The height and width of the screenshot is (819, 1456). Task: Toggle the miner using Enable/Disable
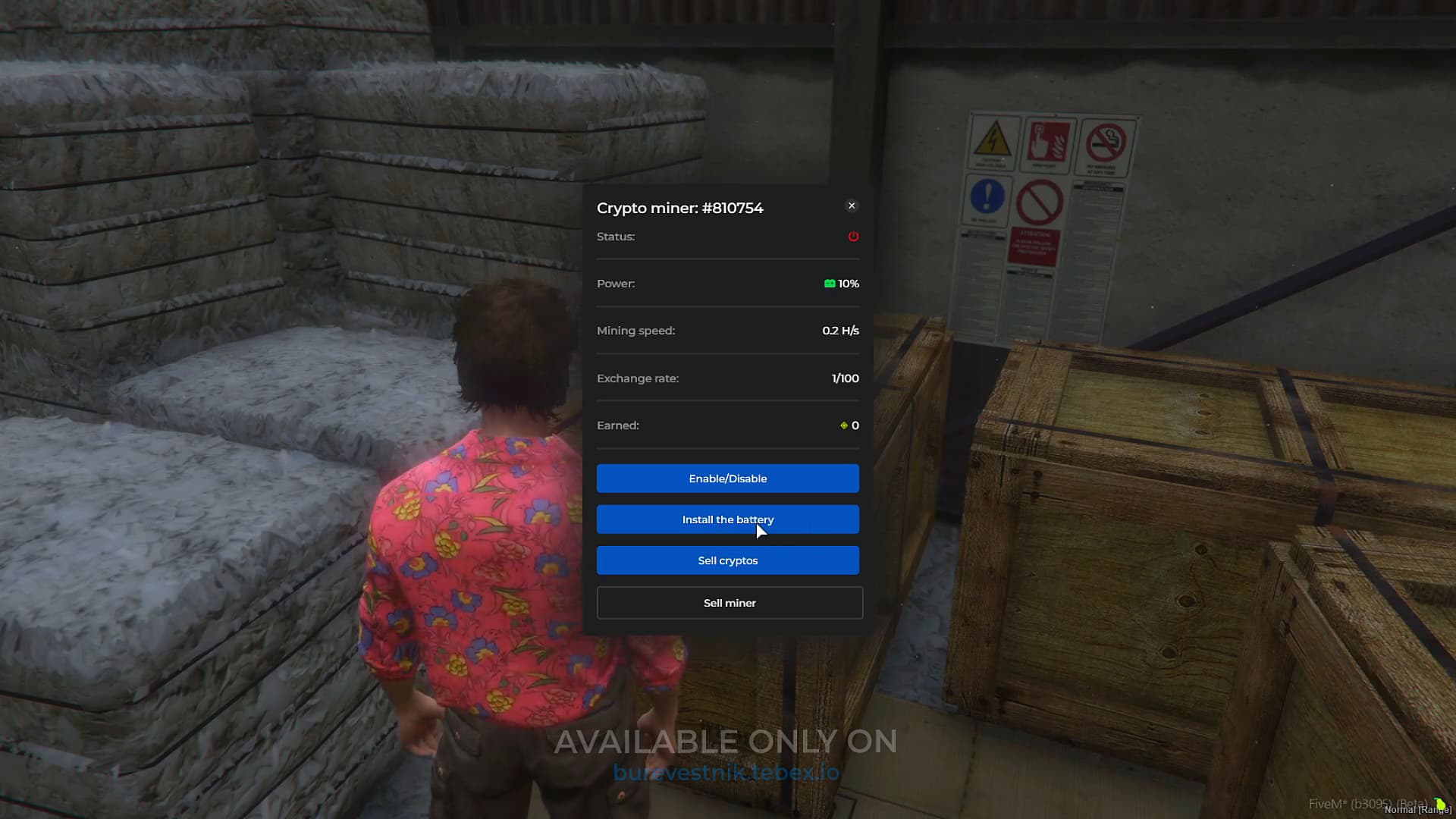727,479
